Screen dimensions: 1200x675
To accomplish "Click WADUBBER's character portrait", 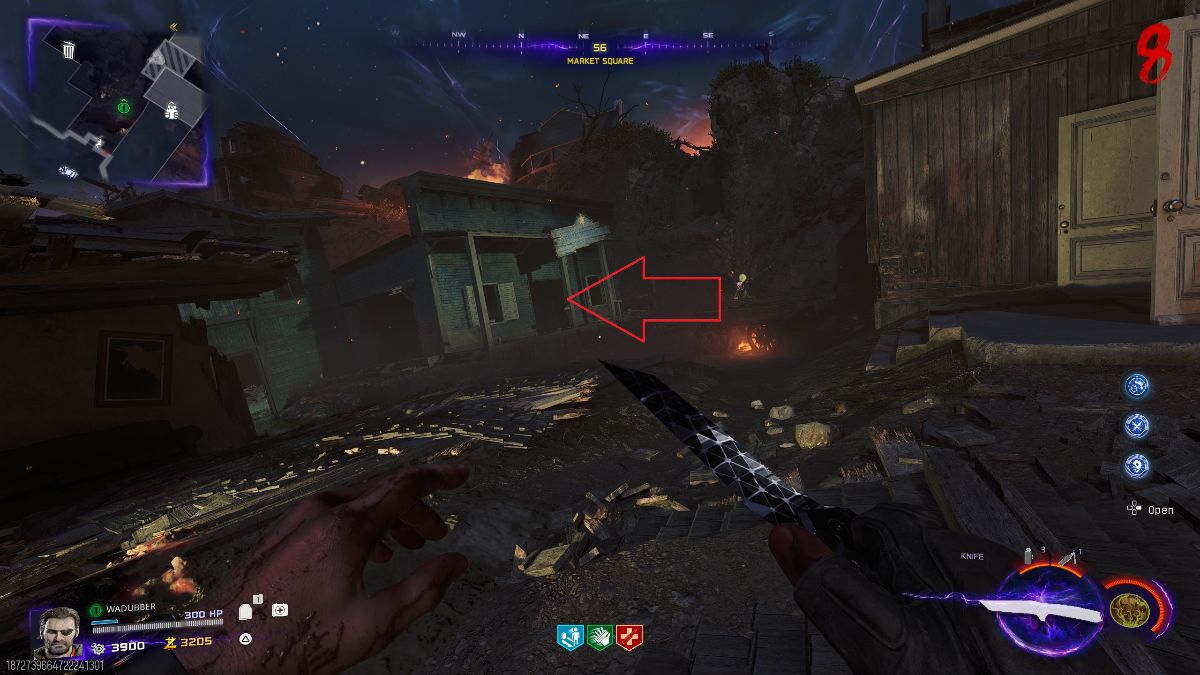I will (60, 631).
